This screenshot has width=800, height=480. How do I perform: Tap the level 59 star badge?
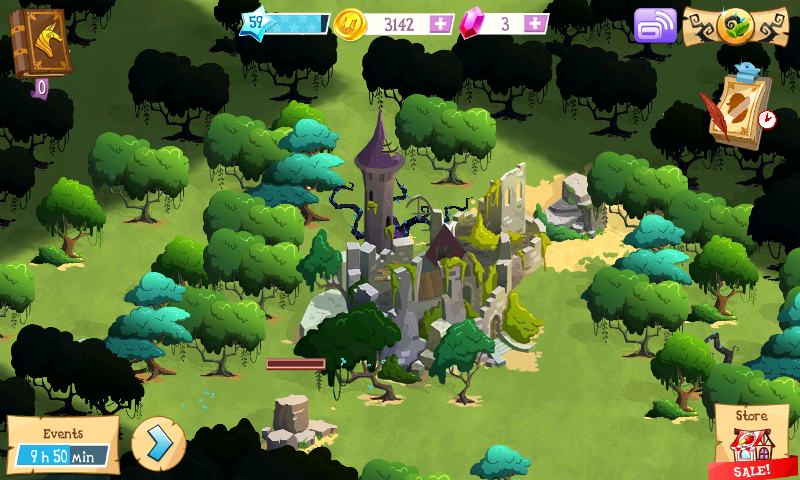point(257,22)
